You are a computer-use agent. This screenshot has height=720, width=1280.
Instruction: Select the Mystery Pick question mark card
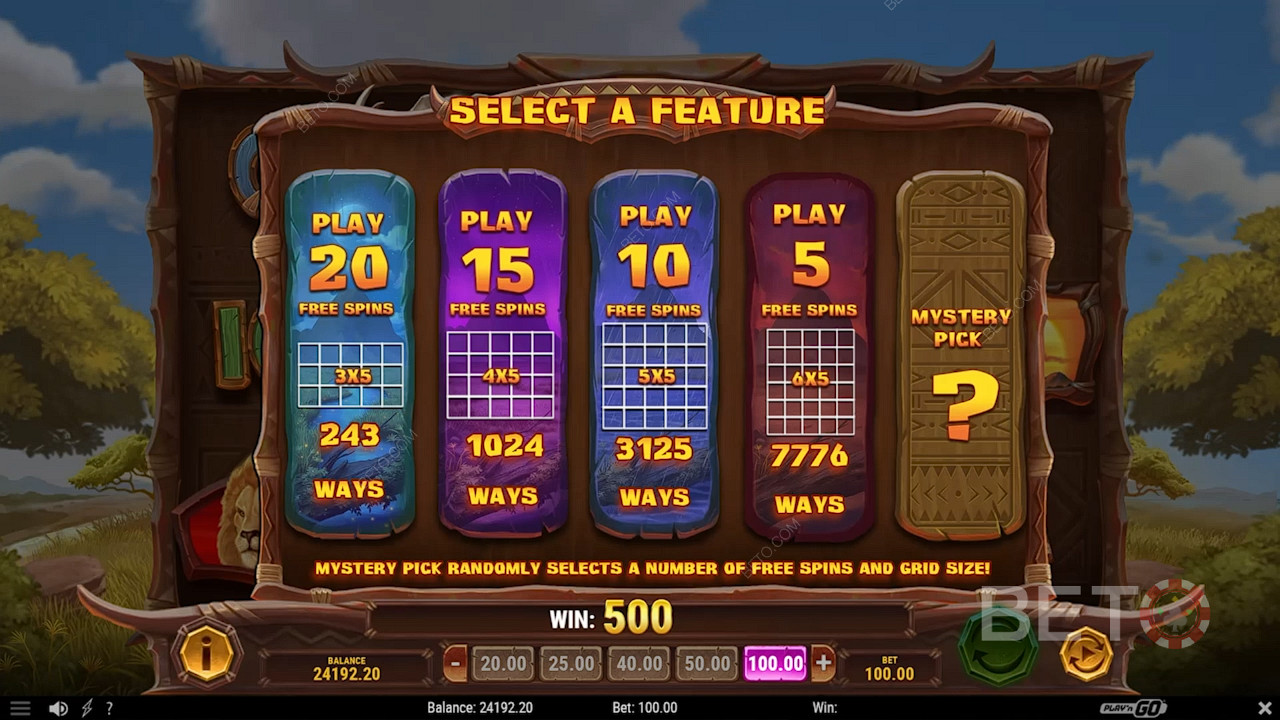pyautogui.click(x=960, y=355)
